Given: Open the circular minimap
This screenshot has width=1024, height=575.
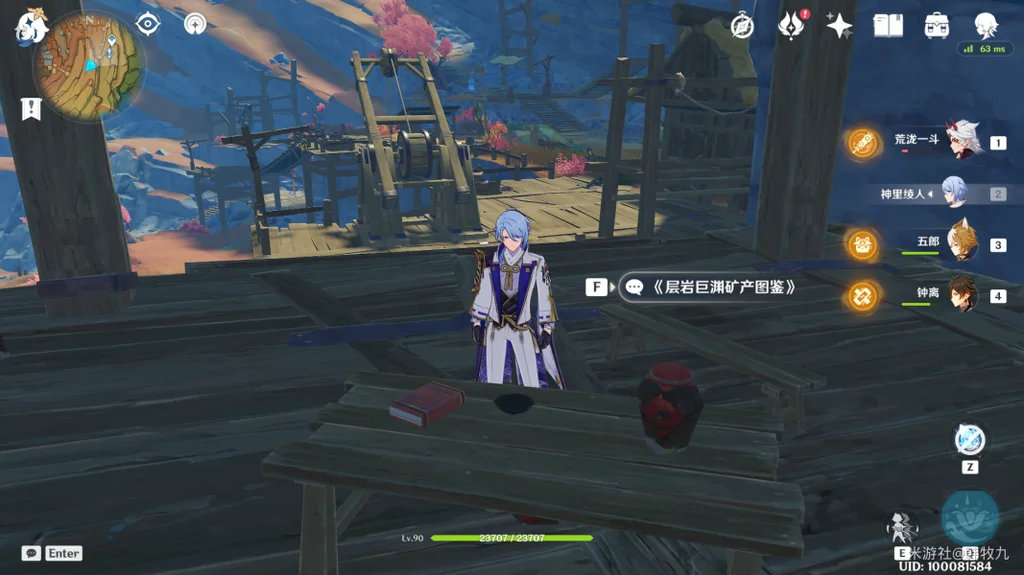Looking at the screenshot, I should [x=89, y=70].
